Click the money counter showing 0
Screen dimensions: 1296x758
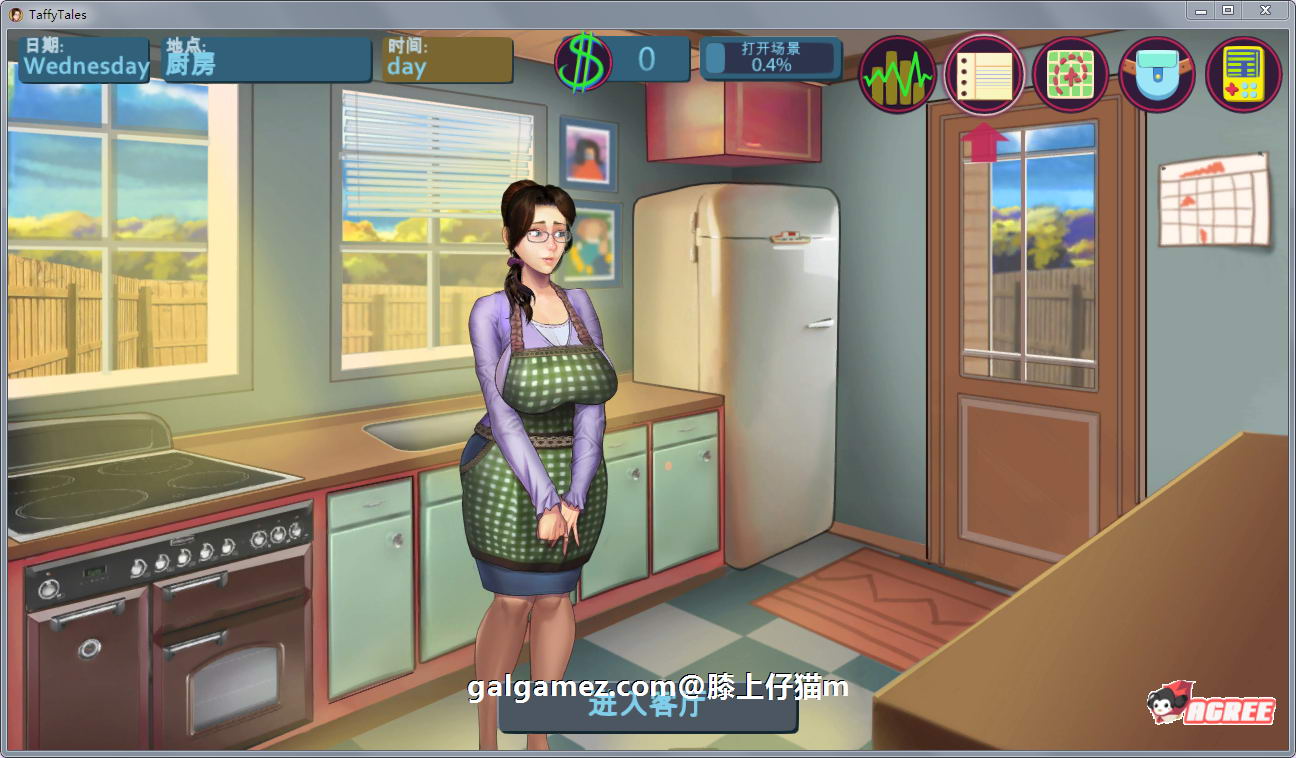tap(646, 58)
